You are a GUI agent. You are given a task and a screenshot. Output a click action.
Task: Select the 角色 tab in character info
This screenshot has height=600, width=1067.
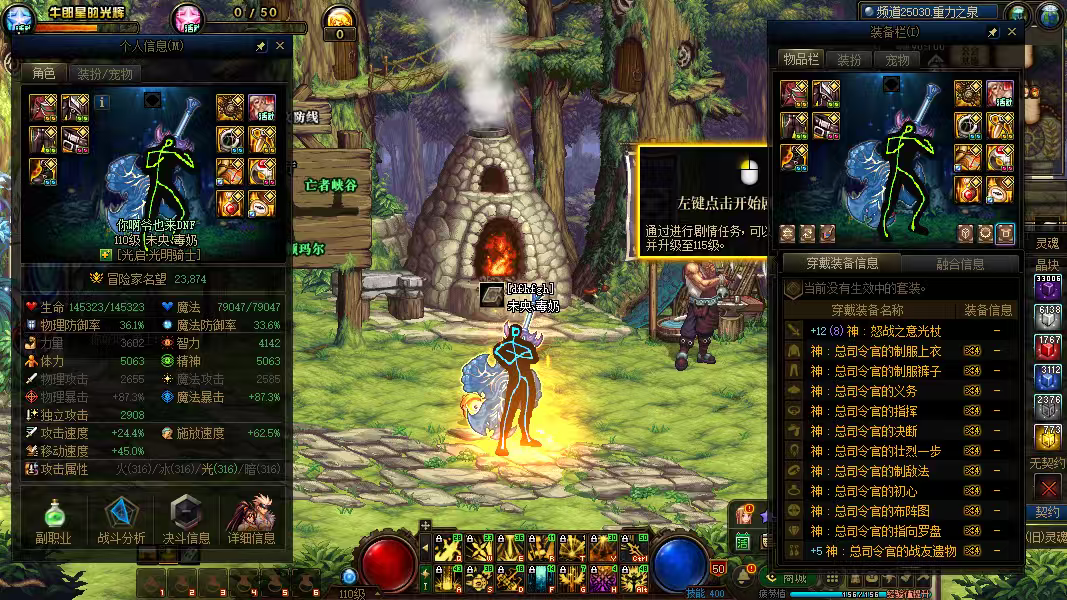(44, 74)
